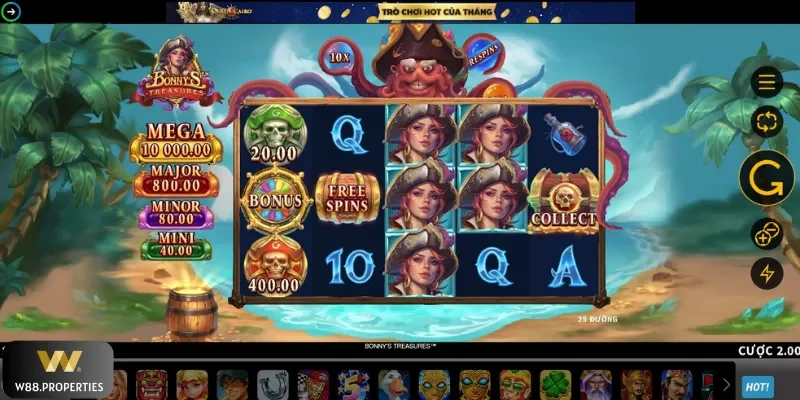Click the HOT! games button

coord(757,386)
